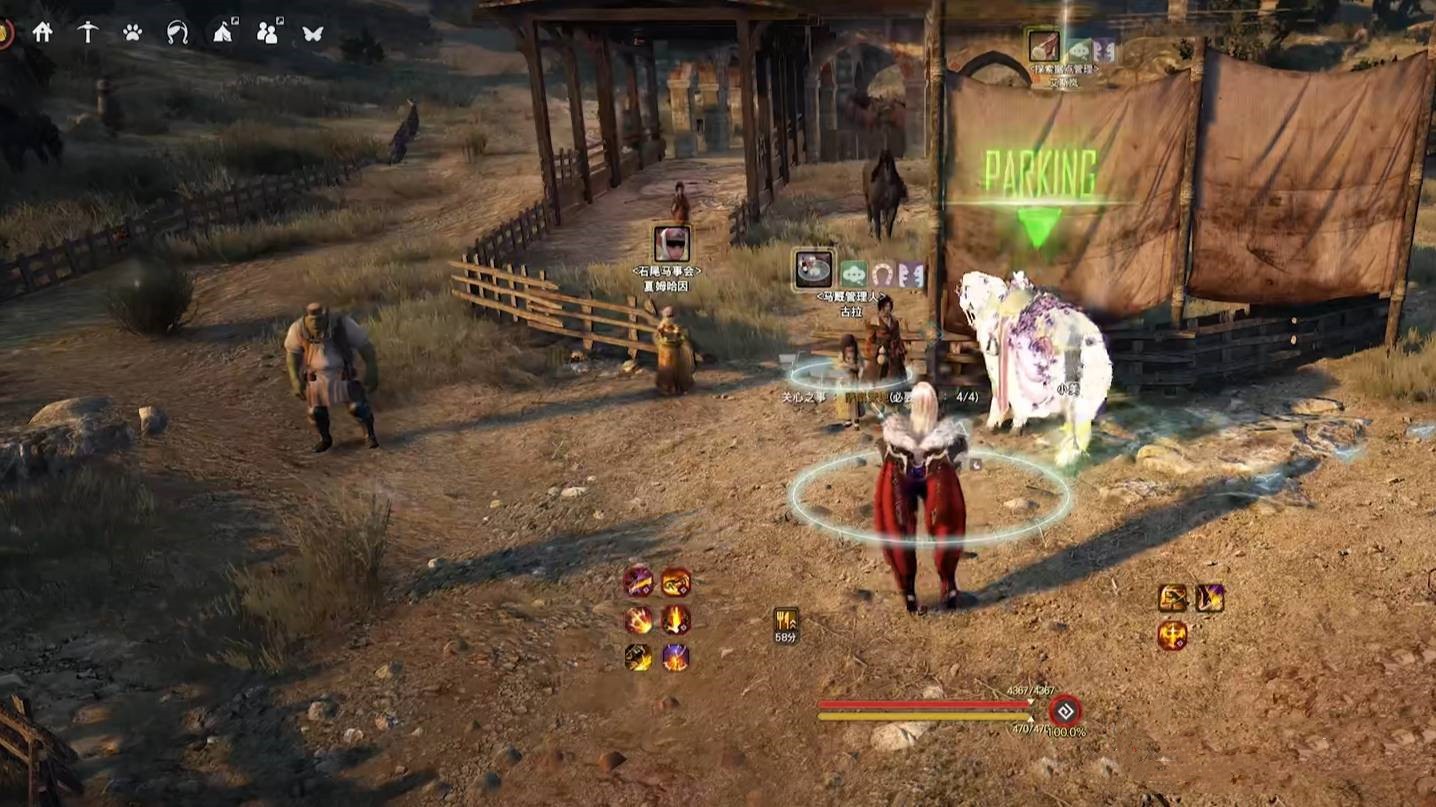Select the node manager portrait icon
Viewport: 1436px width, 807px height.
click(x=1043, y=45)
